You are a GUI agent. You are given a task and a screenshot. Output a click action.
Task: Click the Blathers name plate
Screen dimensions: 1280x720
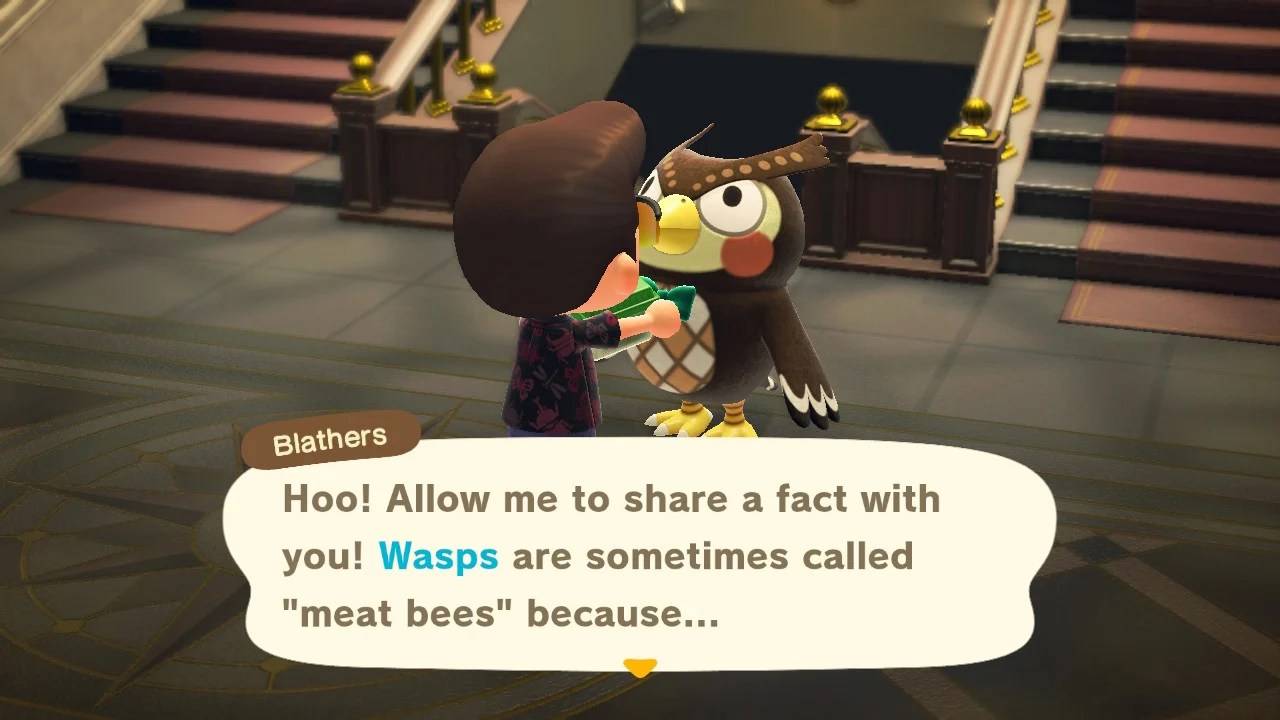pyautogui.click(x=330, y=436)
